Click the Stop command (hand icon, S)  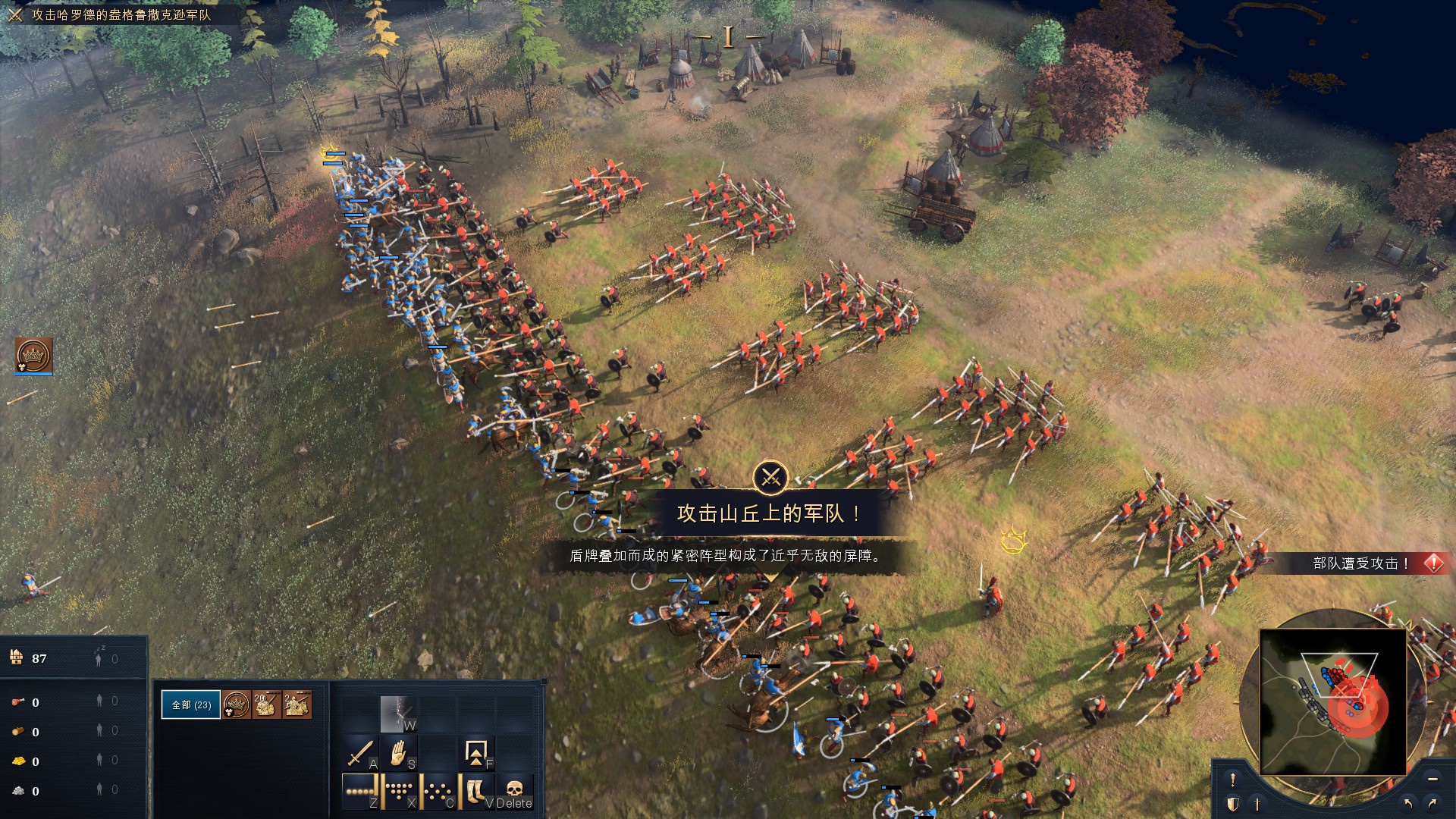point(397,753)
